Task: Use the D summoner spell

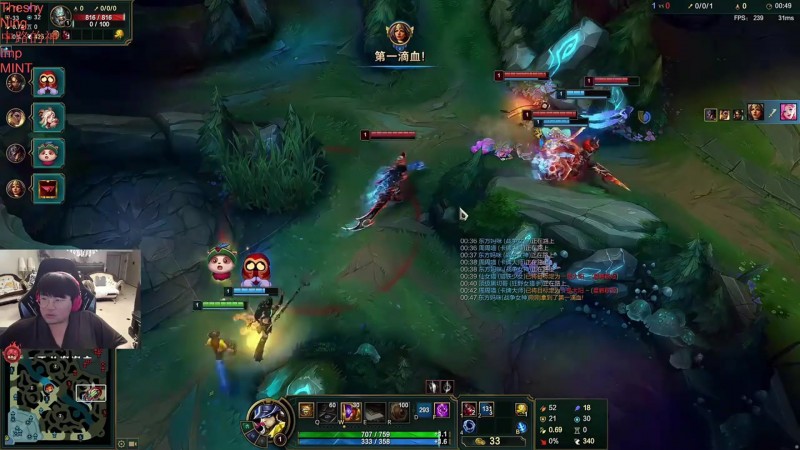Action: [x=423, y=410]
